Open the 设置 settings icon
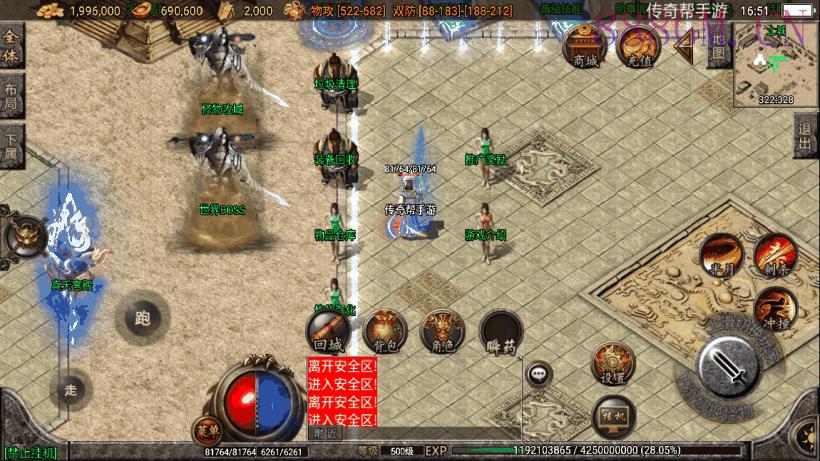The width and height of the screenshot is (820, 461). coord(613,363)
